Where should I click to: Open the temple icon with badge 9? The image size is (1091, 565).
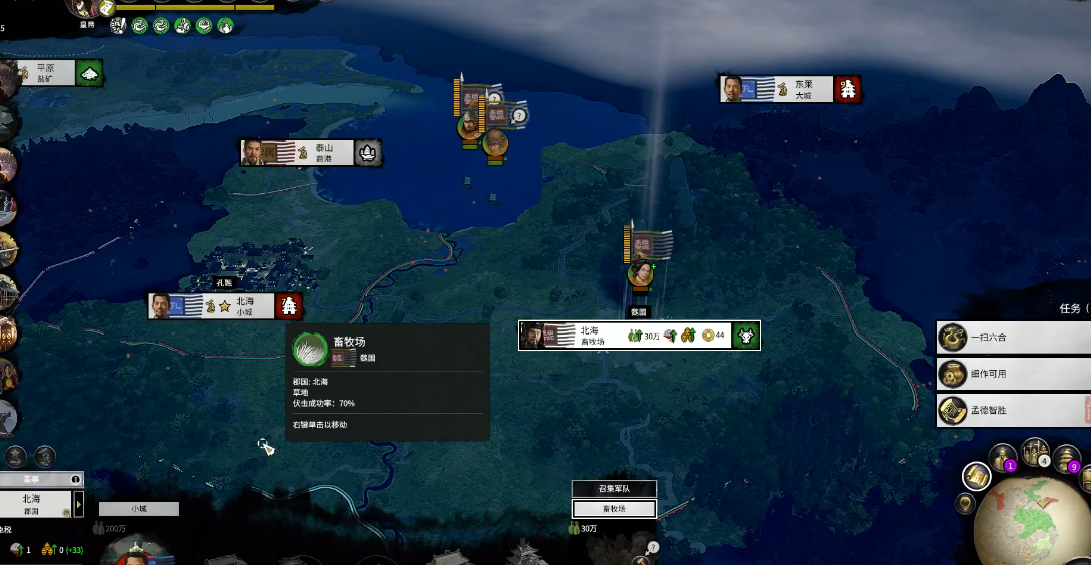click(x=1066, y=458)
